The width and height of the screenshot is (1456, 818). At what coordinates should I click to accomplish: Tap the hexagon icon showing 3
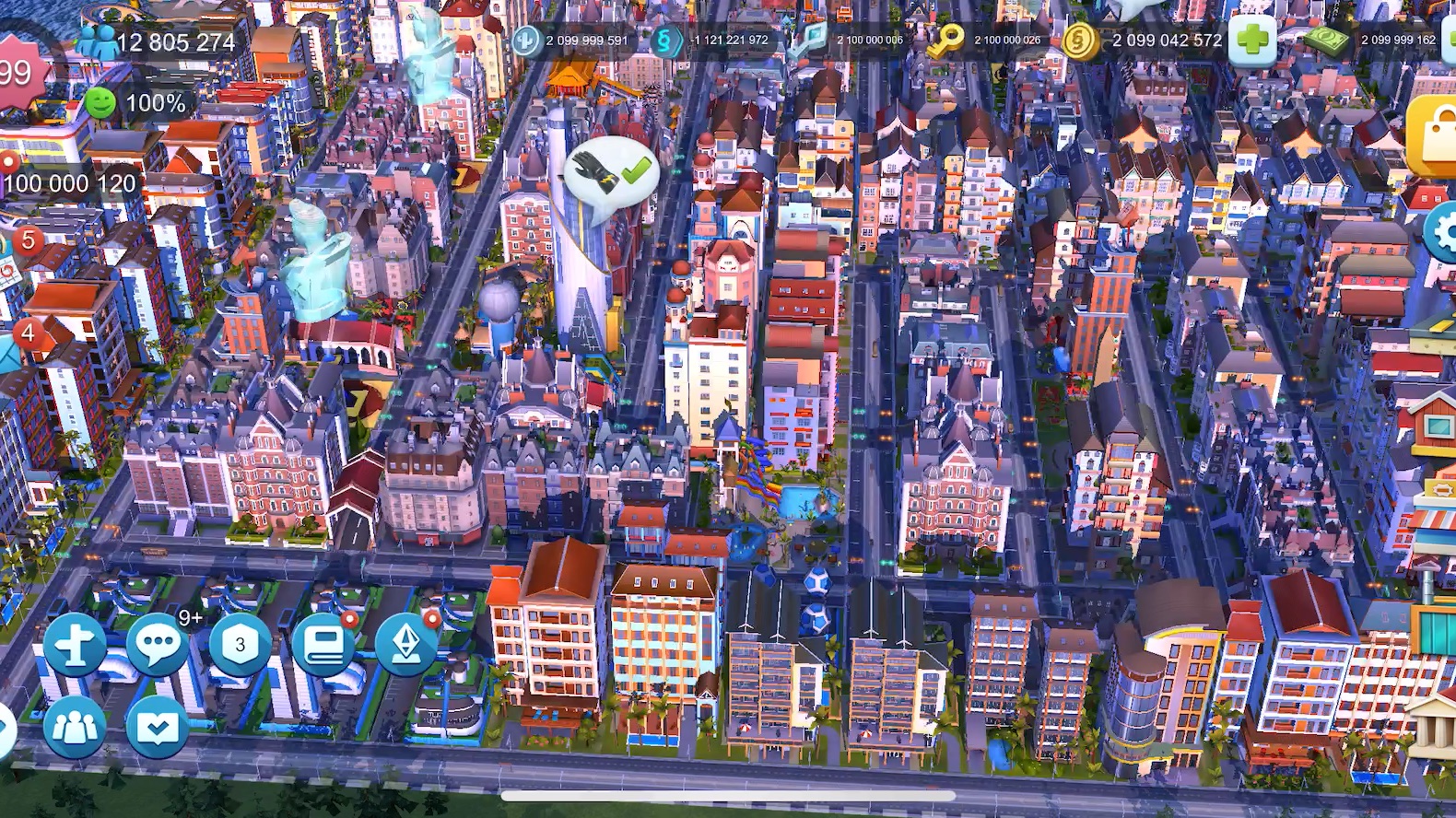tap(241, 644)
